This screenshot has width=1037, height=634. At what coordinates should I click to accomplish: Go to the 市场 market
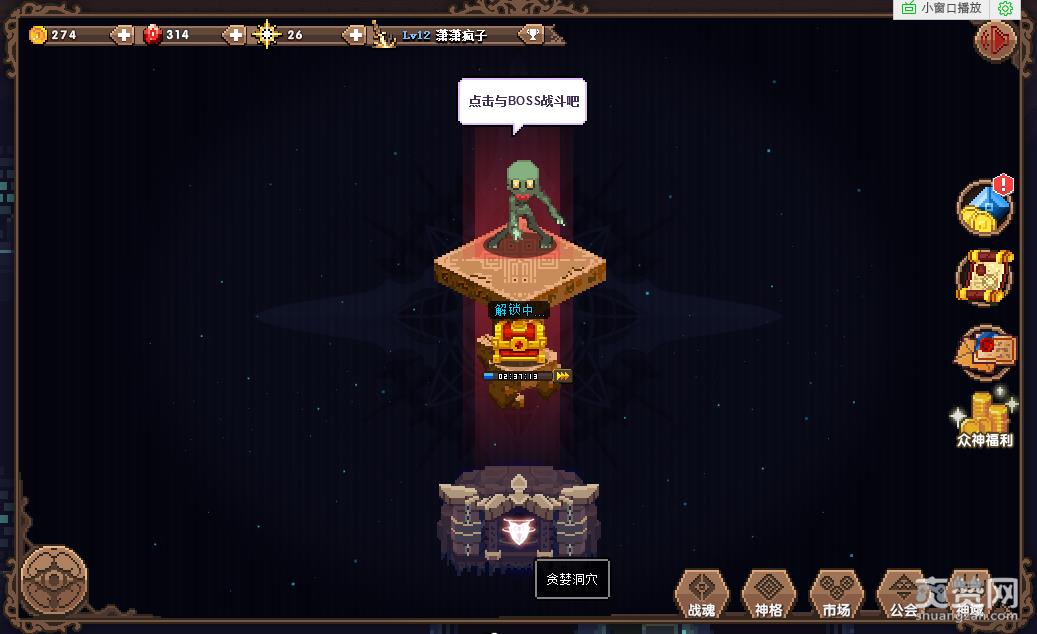click(836, 595)
